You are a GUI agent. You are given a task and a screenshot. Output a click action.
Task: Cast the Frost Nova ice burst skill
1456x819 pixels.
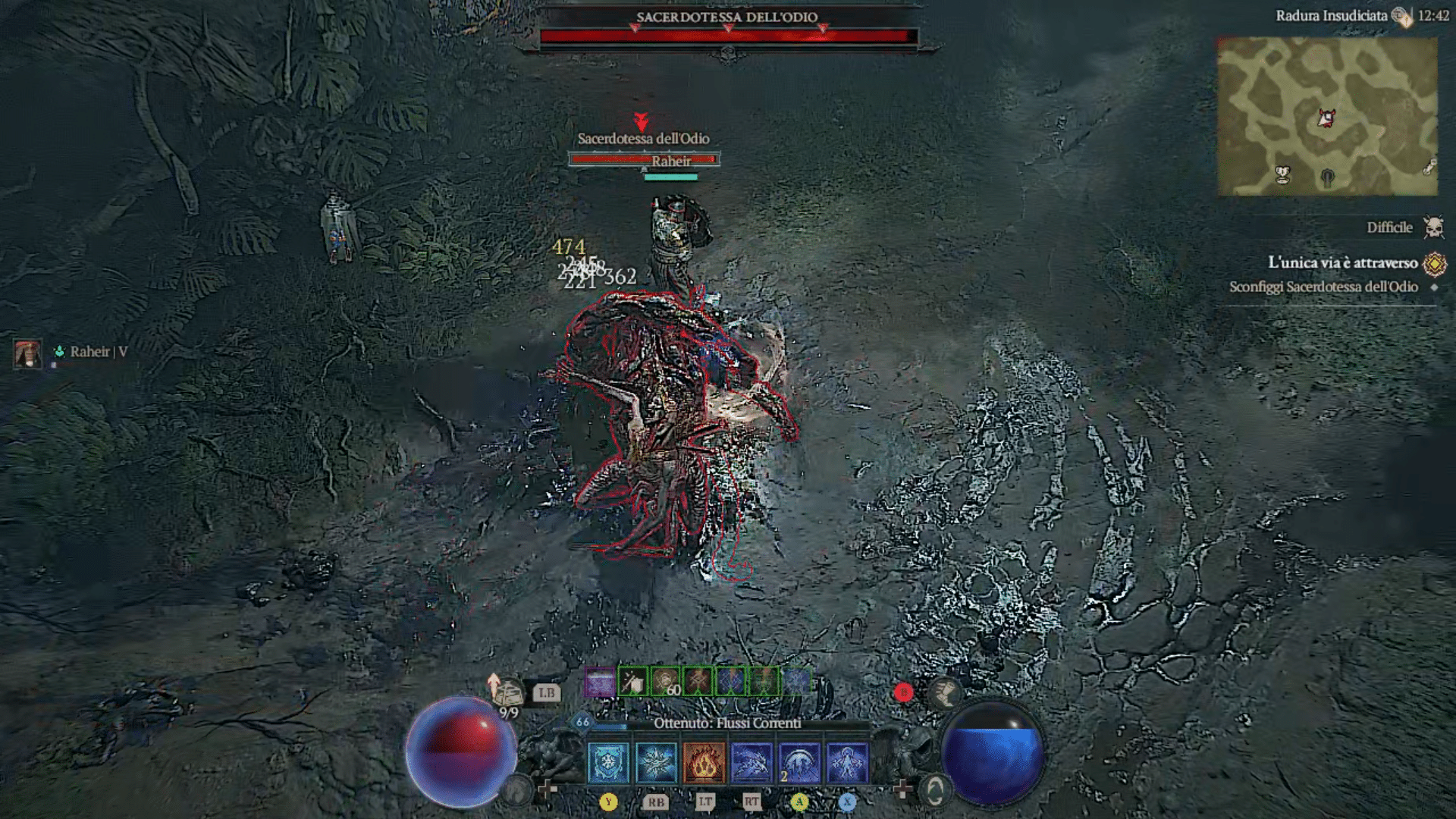pos(656,762)
